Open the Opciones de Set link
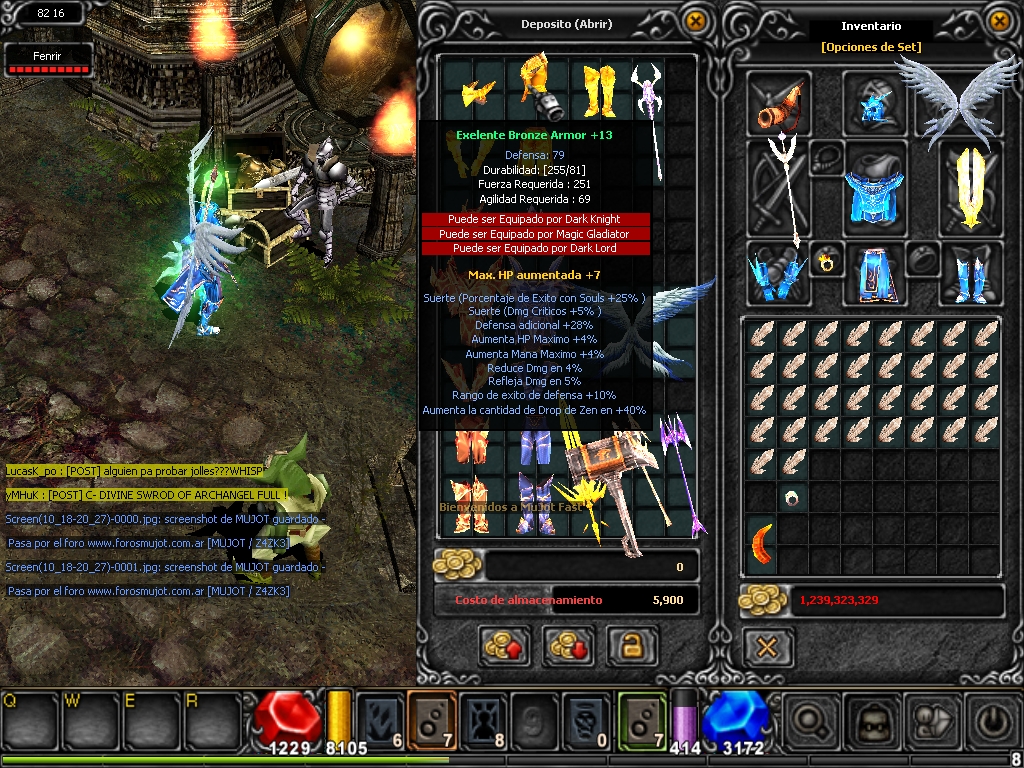The width and height of the screenshot is (1024, 768). [870, 47]
